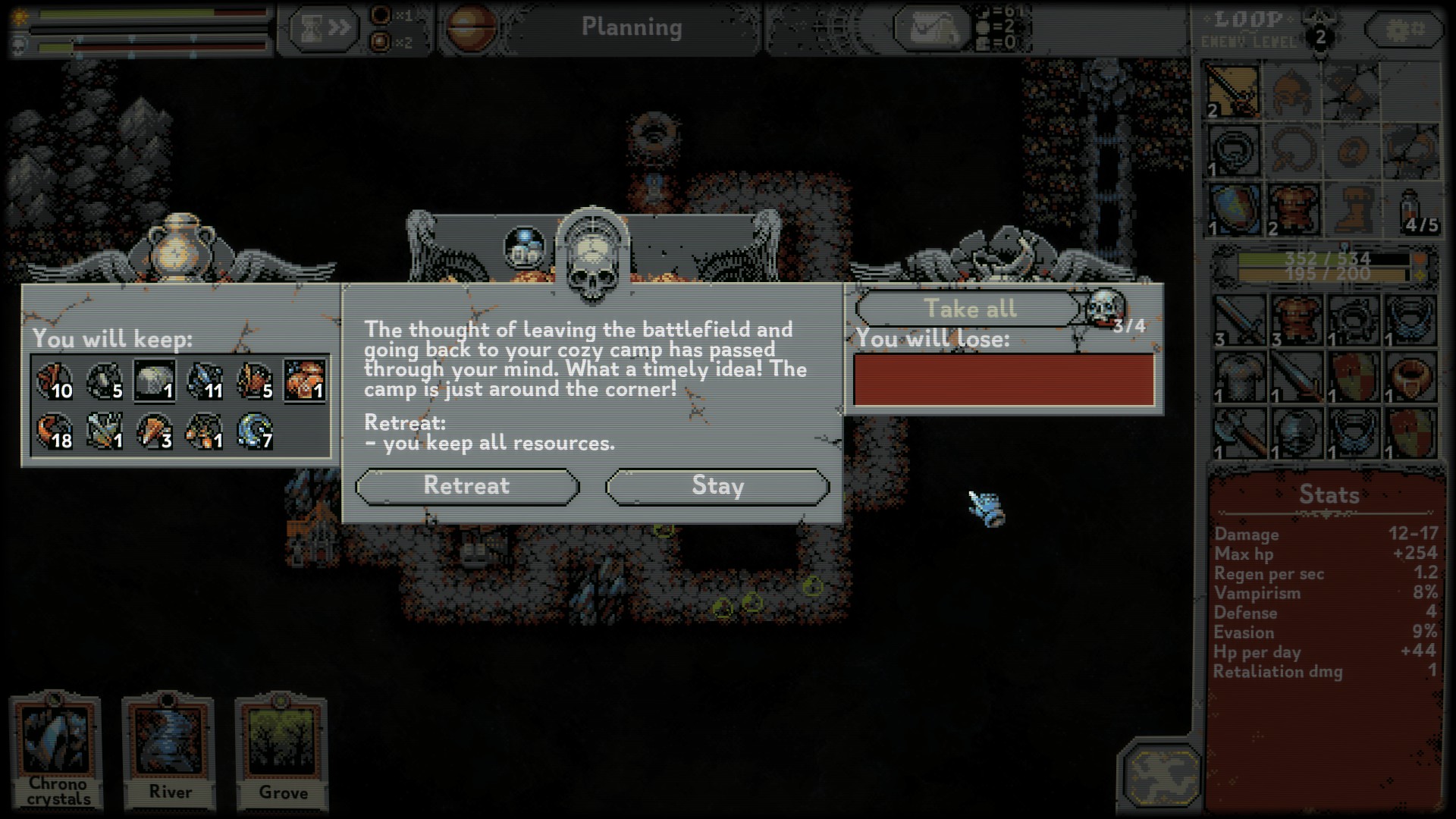
Task: Select the equipped sword weapon slot
Action: [x=1234, y=92]
